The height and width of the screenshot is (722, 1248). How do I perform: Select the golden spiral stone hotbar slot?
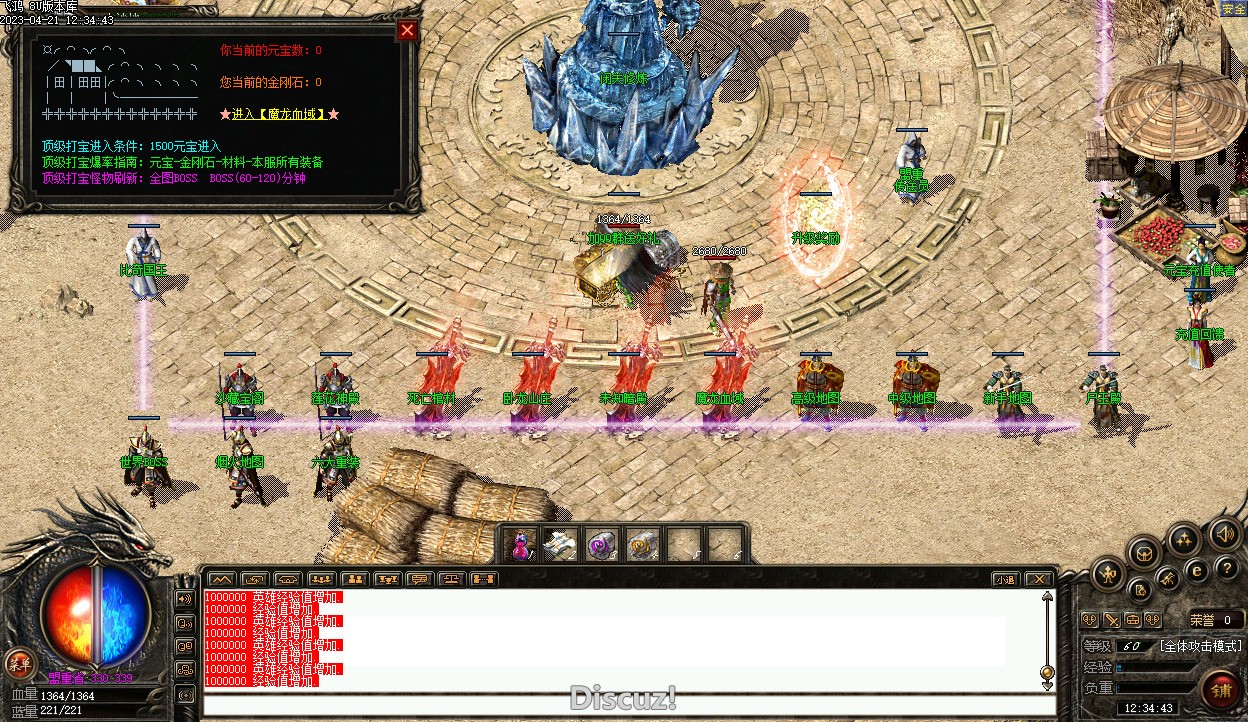click(x=642, y=545)
